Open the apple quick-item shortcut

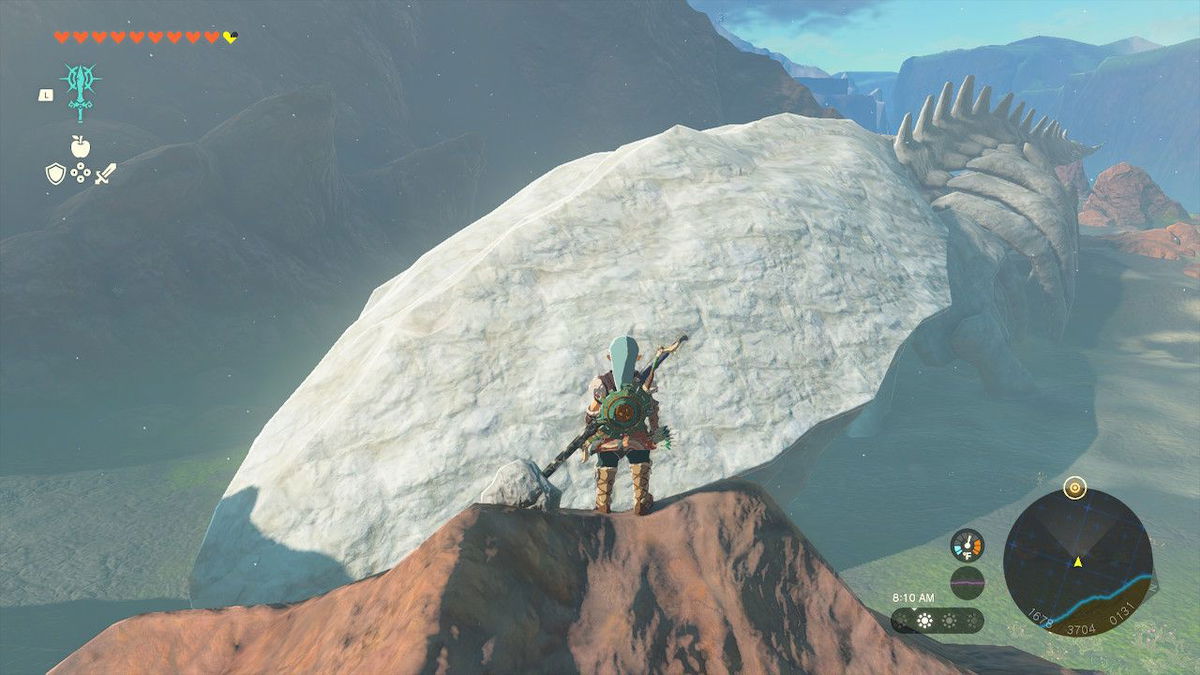point(80,146)
